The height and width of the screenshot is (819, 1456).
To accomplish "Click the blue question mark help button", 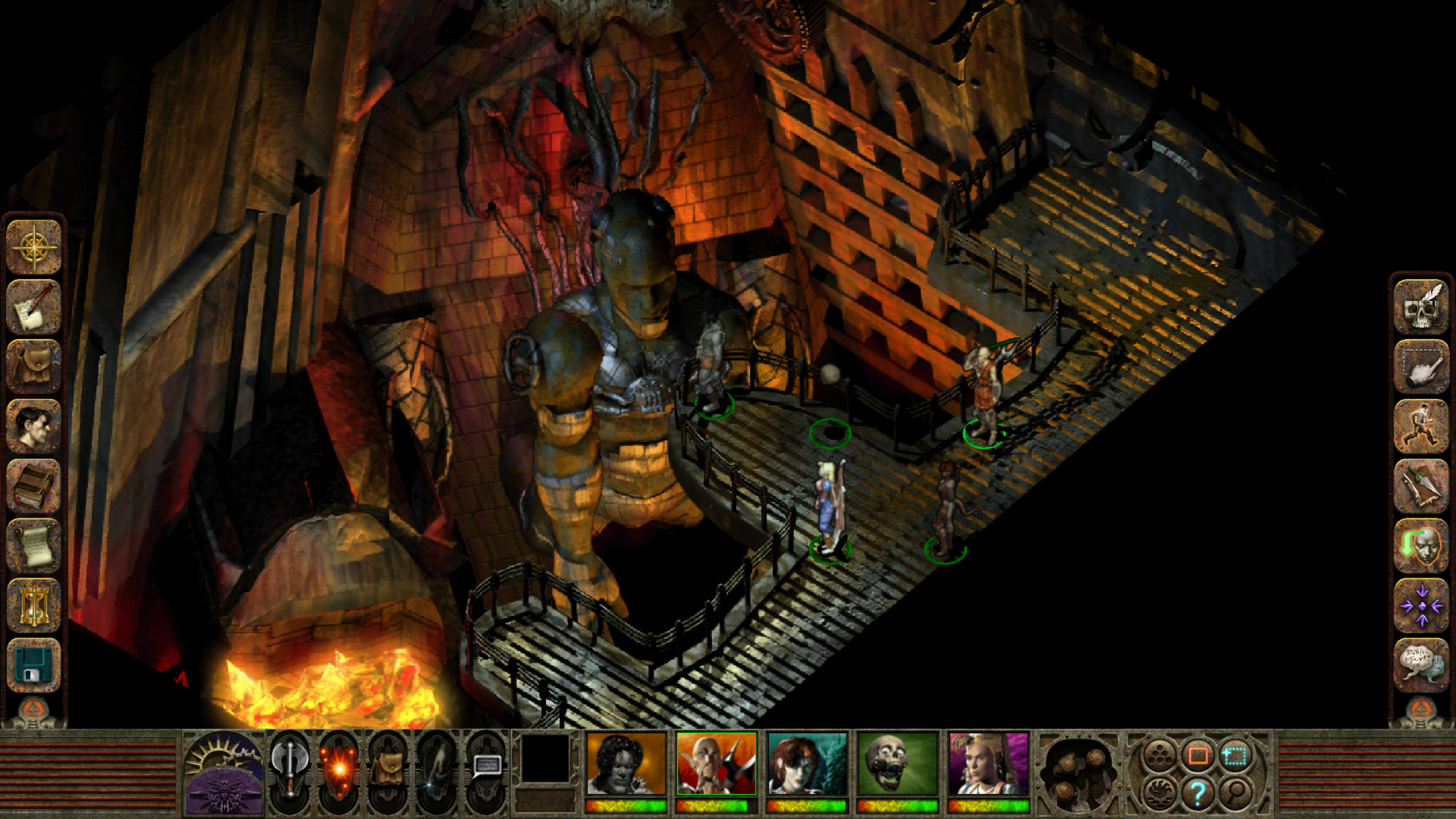I will tap(1198, 793).
